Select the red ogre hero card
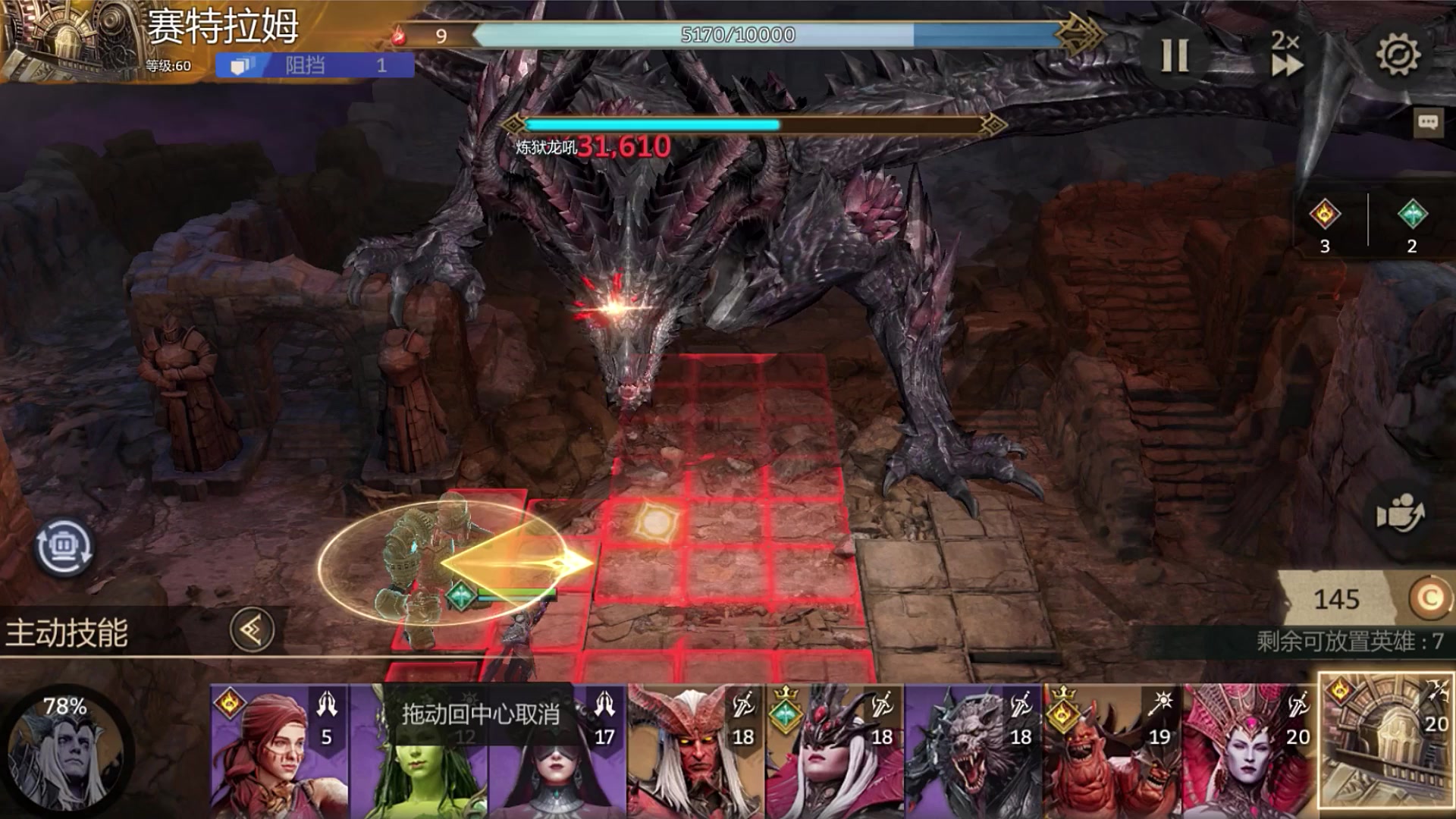 (x=1112, y=751)
